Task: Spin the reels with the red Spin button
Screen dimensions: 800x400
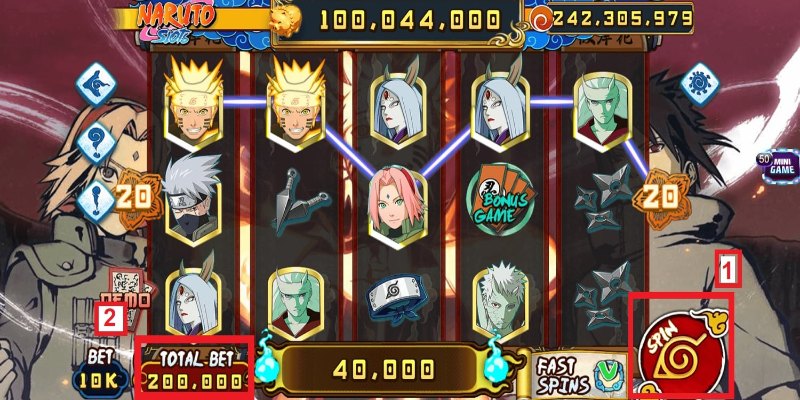Action: 684,345
